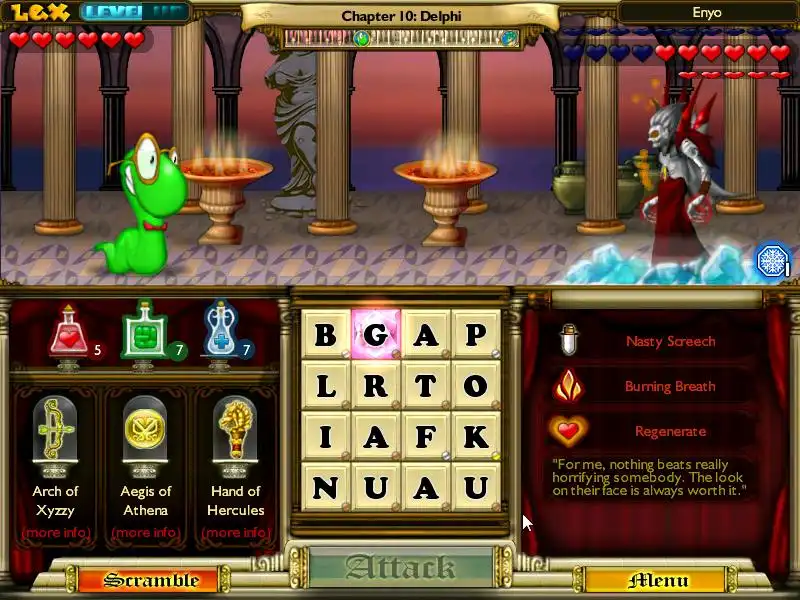Pick the letter tile F

426,437
